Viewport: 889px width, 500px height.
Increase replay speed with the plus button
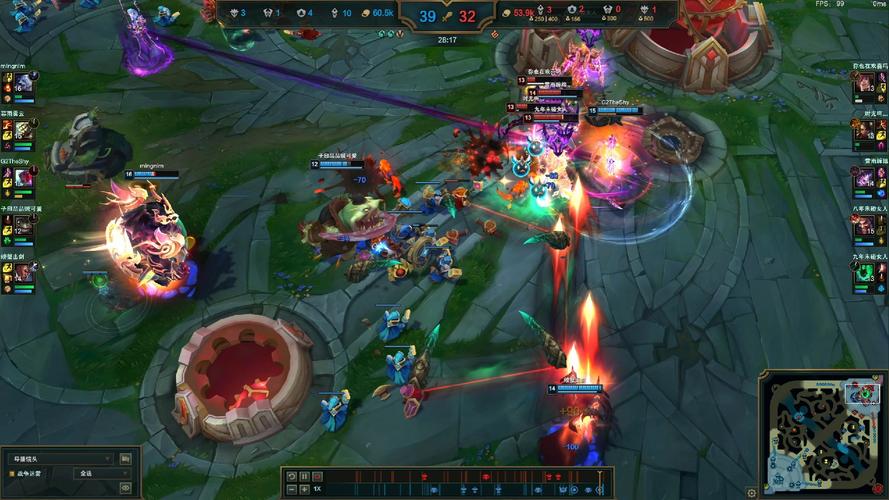pyautogui.click(x=304, y=489)
